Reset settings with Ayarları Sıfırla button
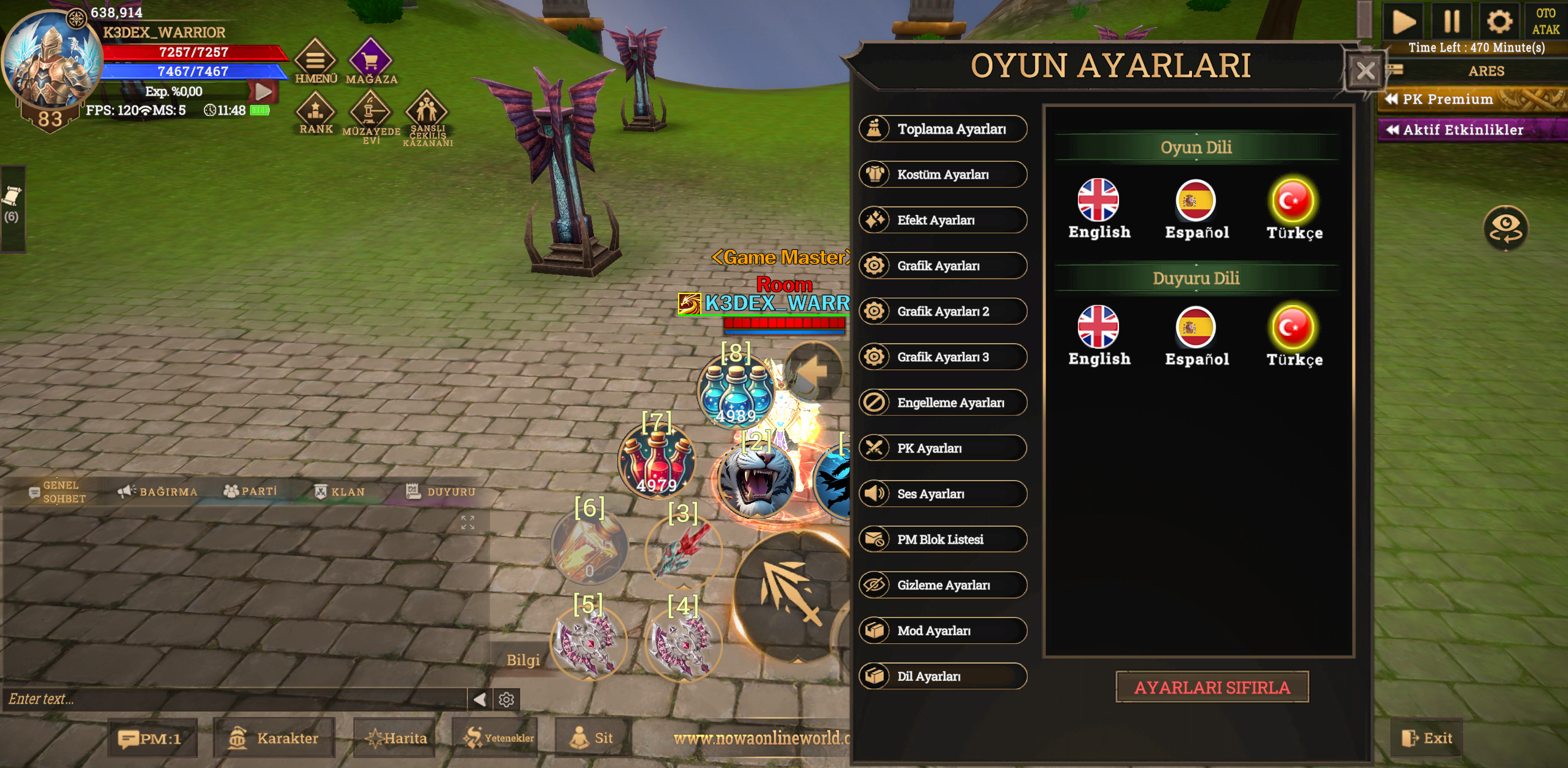Image resolution: width=1568 pixels, height=768 pixels. pos(1212,687)
